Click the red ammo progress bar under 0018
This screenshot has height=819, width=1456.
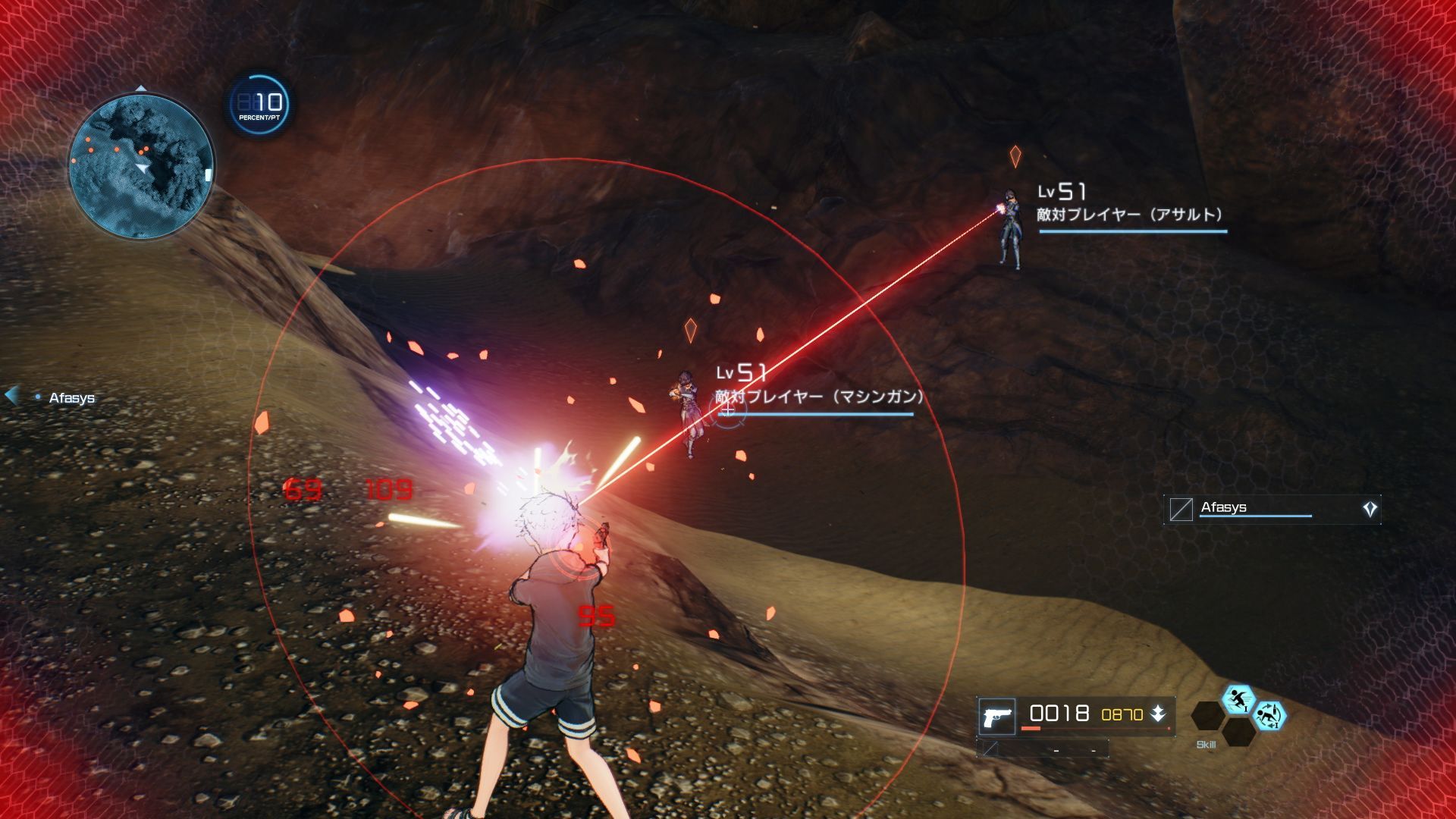[x=1031, y=728]
